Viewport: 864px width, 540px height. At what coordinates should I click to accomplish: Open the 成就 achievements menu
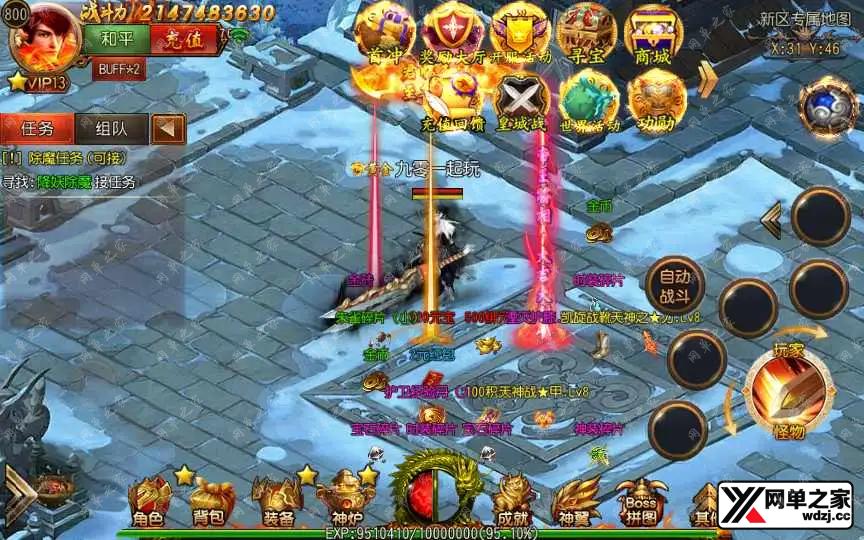(512, 500)
